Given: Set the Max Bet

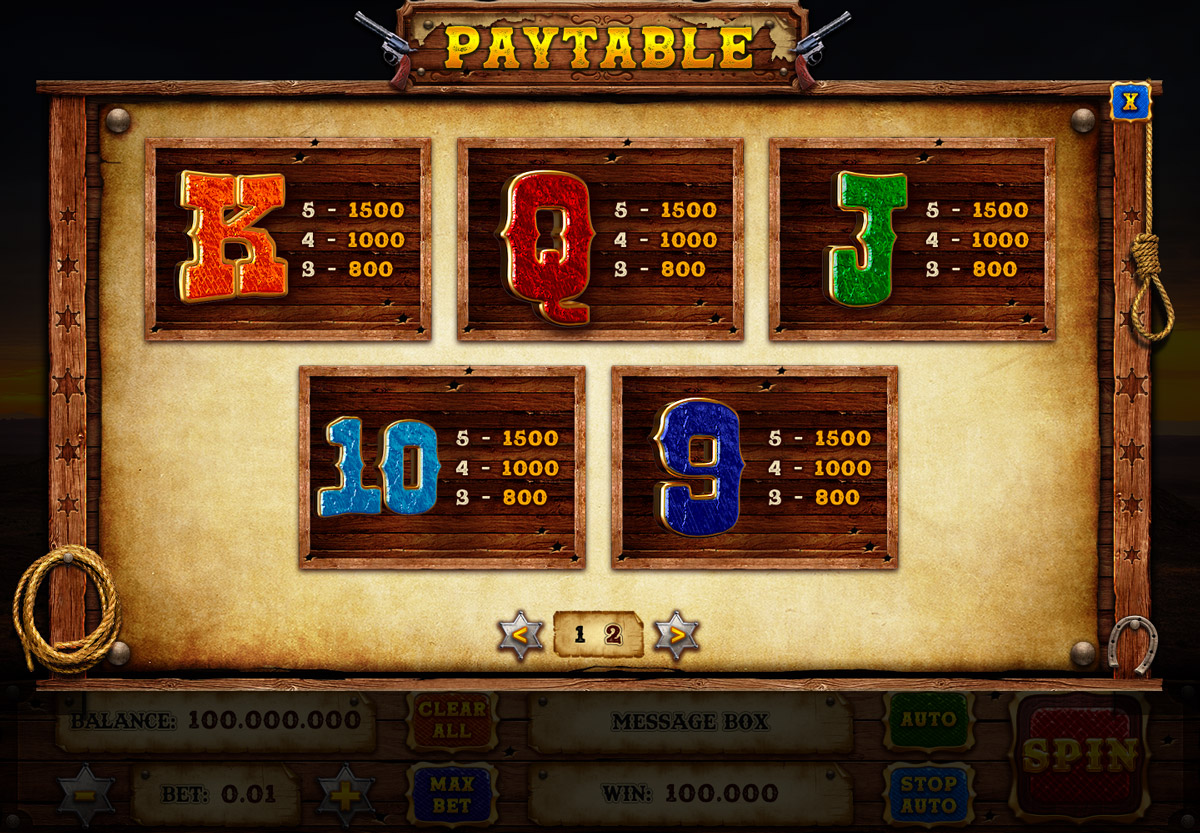Looking at the screenshot, I should pyautogui.click(x=452, y=793).
